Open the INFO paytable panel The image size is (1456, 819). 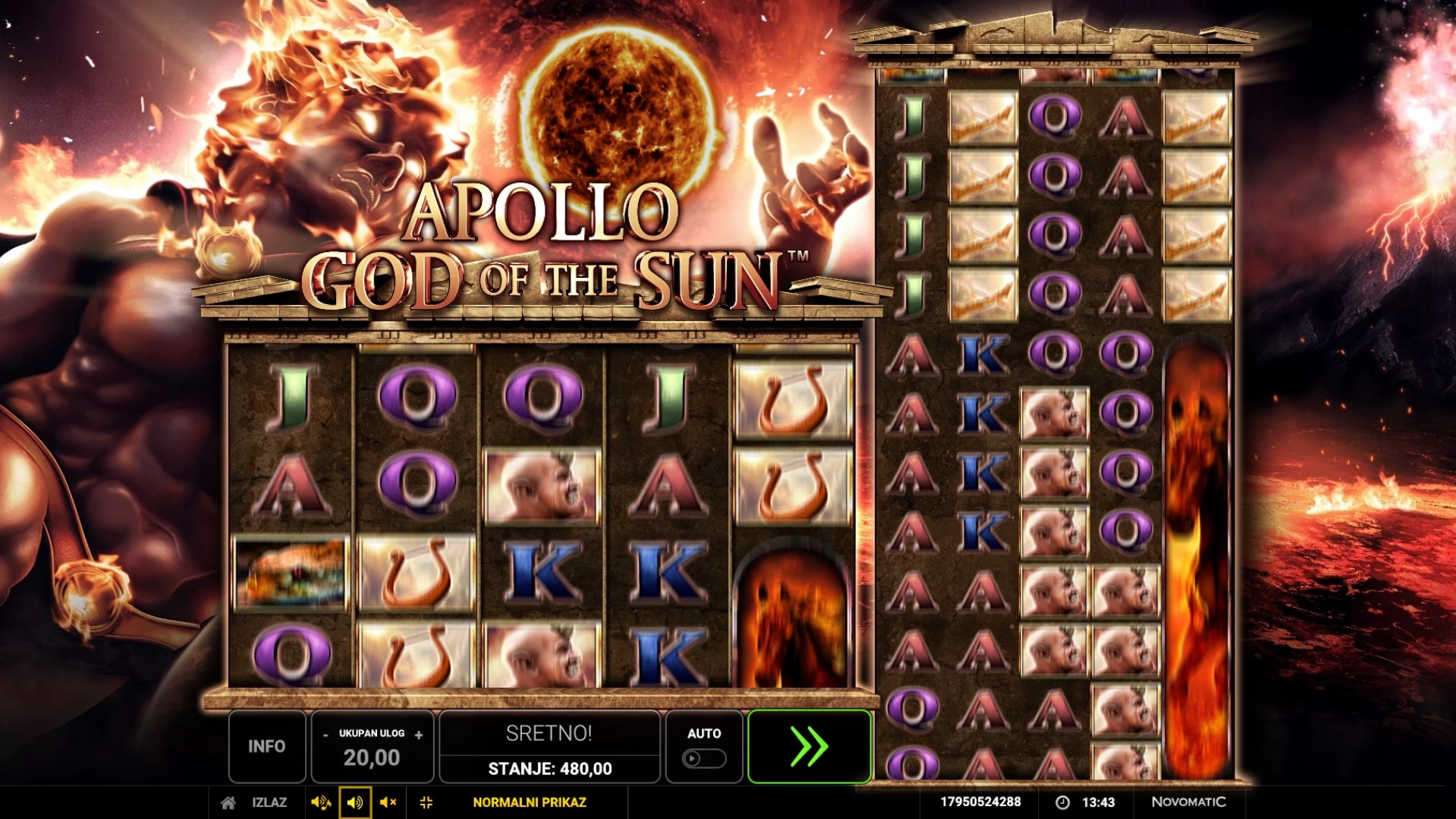pyautogui.click(x=266, y=747)
